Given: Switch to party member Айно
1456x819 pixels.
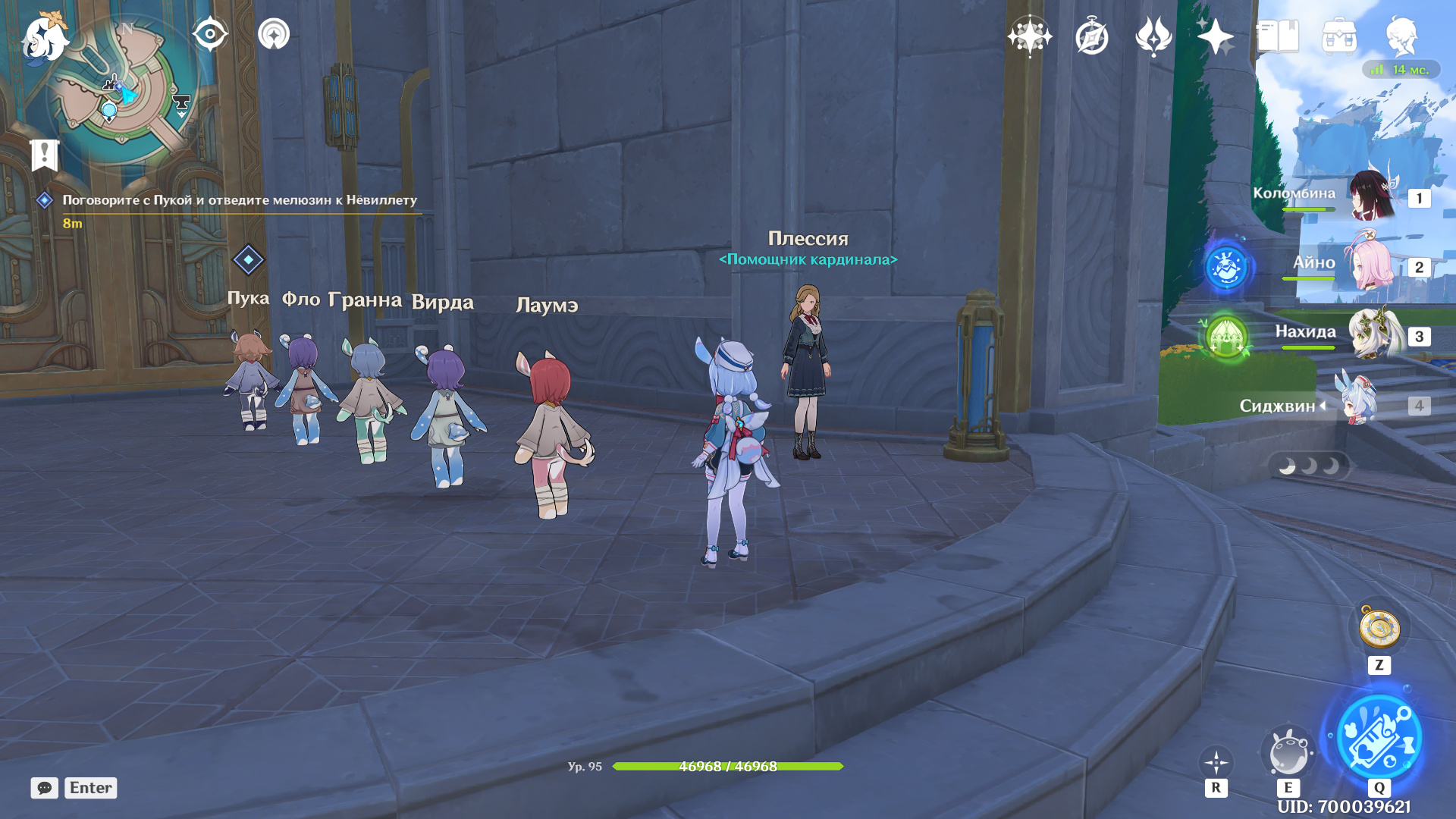Looking at the screenshot, I should click(1373, 265).
